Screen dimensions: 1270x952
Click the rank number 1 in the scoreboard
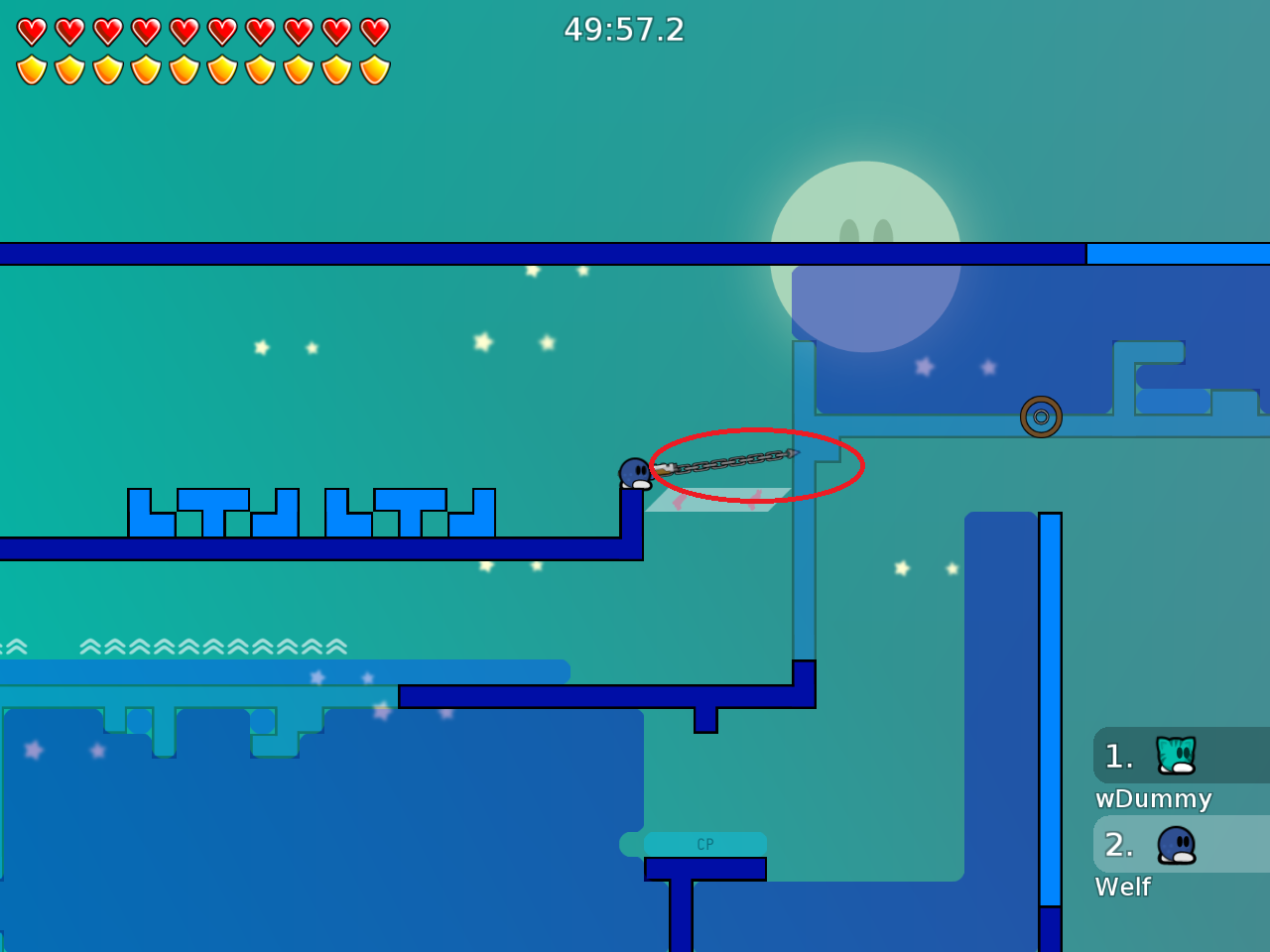[x=1119, y=756]
